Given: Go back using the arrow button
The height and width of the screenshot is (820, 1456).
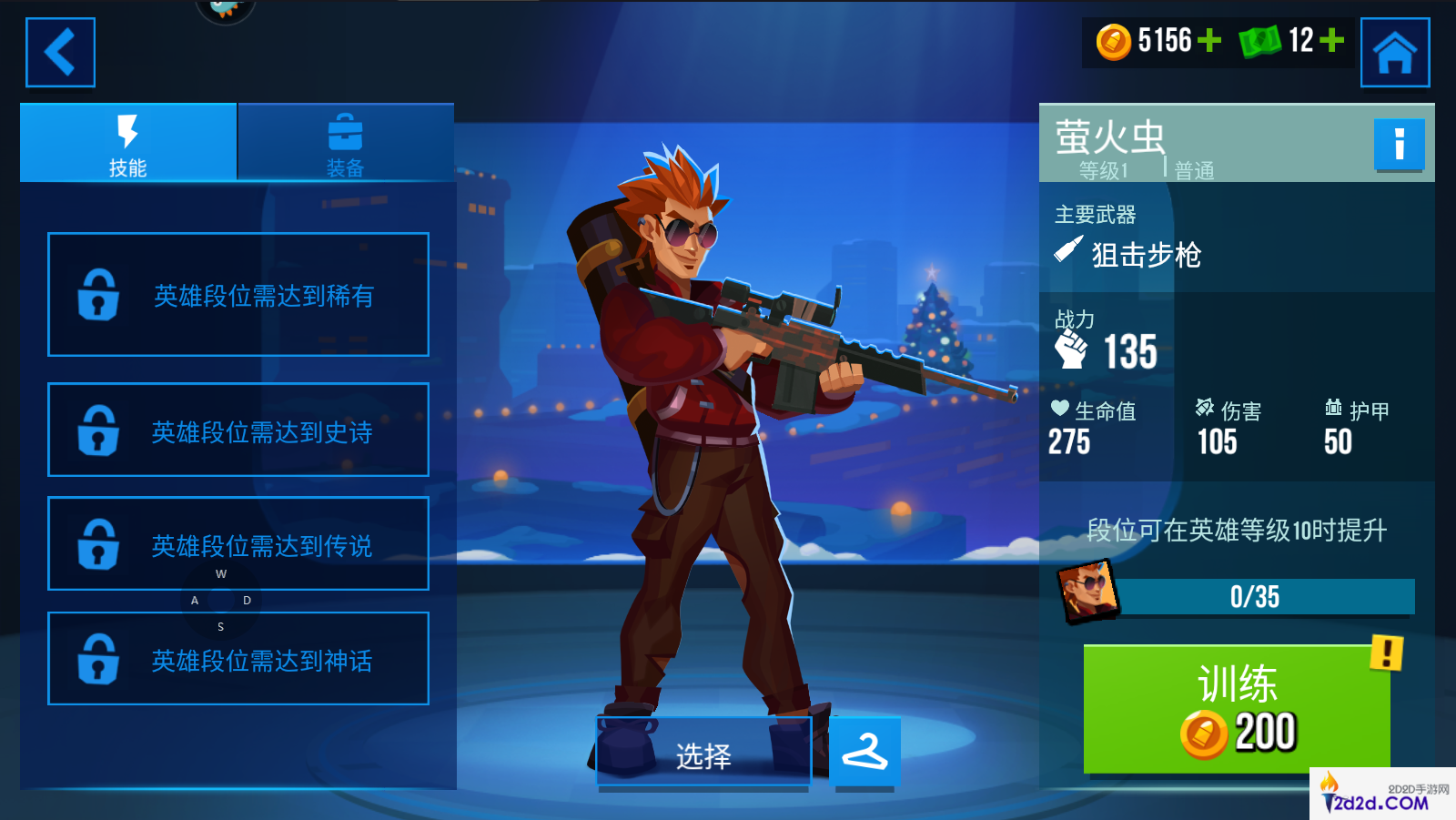Looking at the screenshot, I should point(60,53).
